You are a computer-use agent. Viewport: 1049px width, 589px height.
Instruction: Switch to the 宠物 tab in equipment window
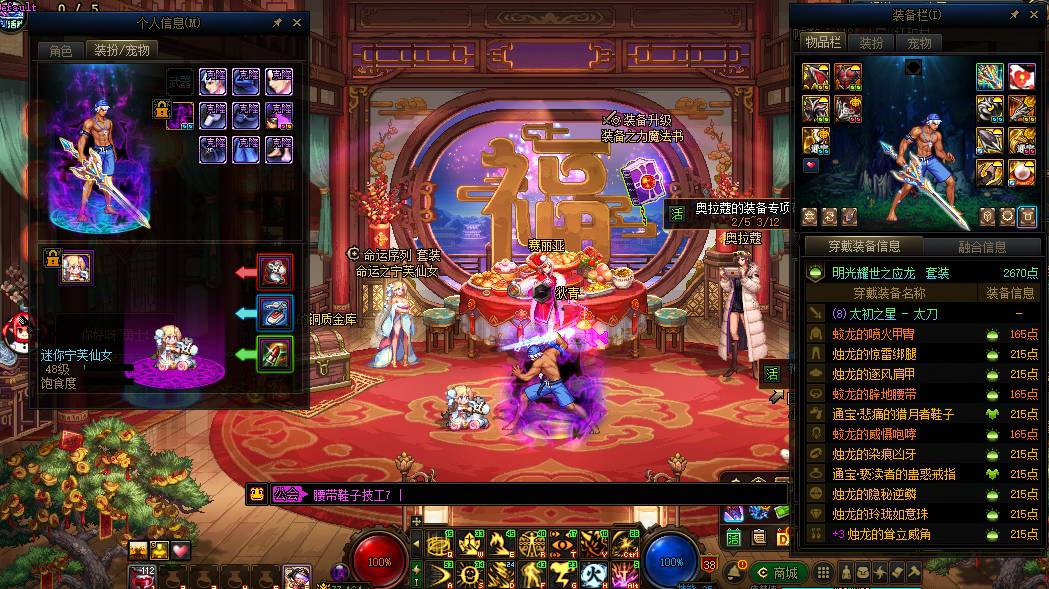pos(919,43)
